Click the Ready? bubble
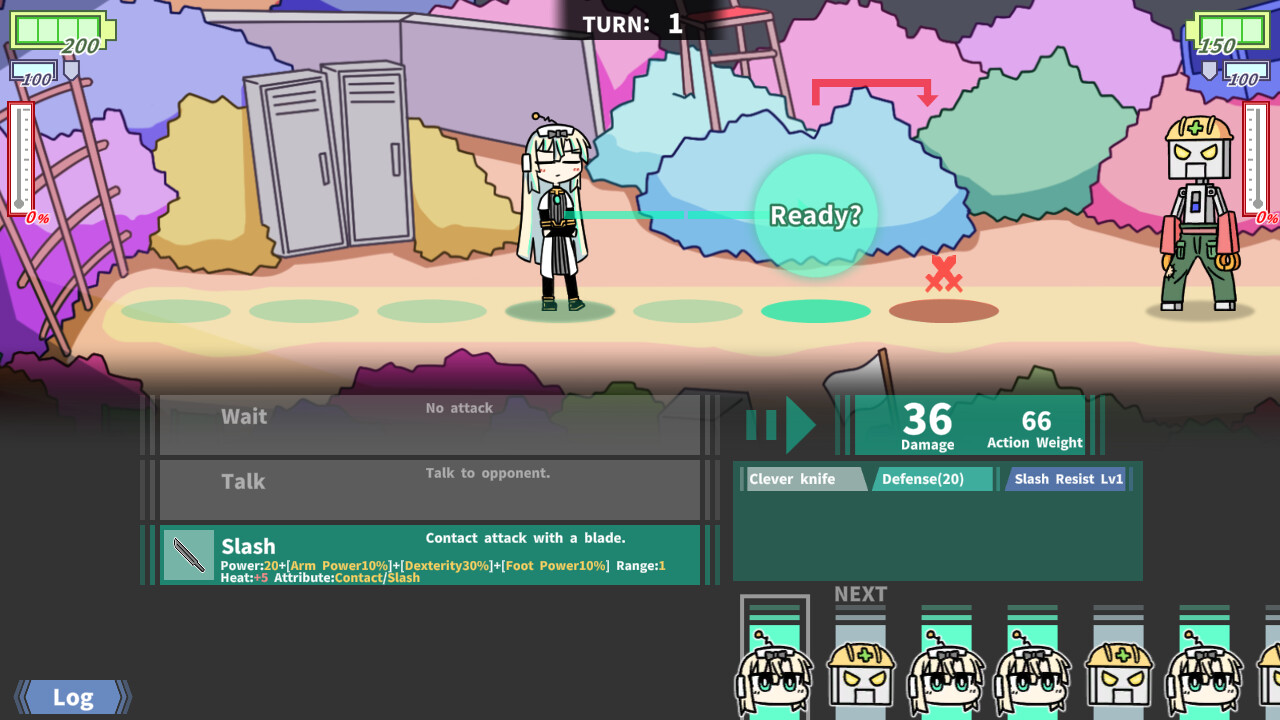Viewport: 1280px width, 720px height. (x=815, y=213)
